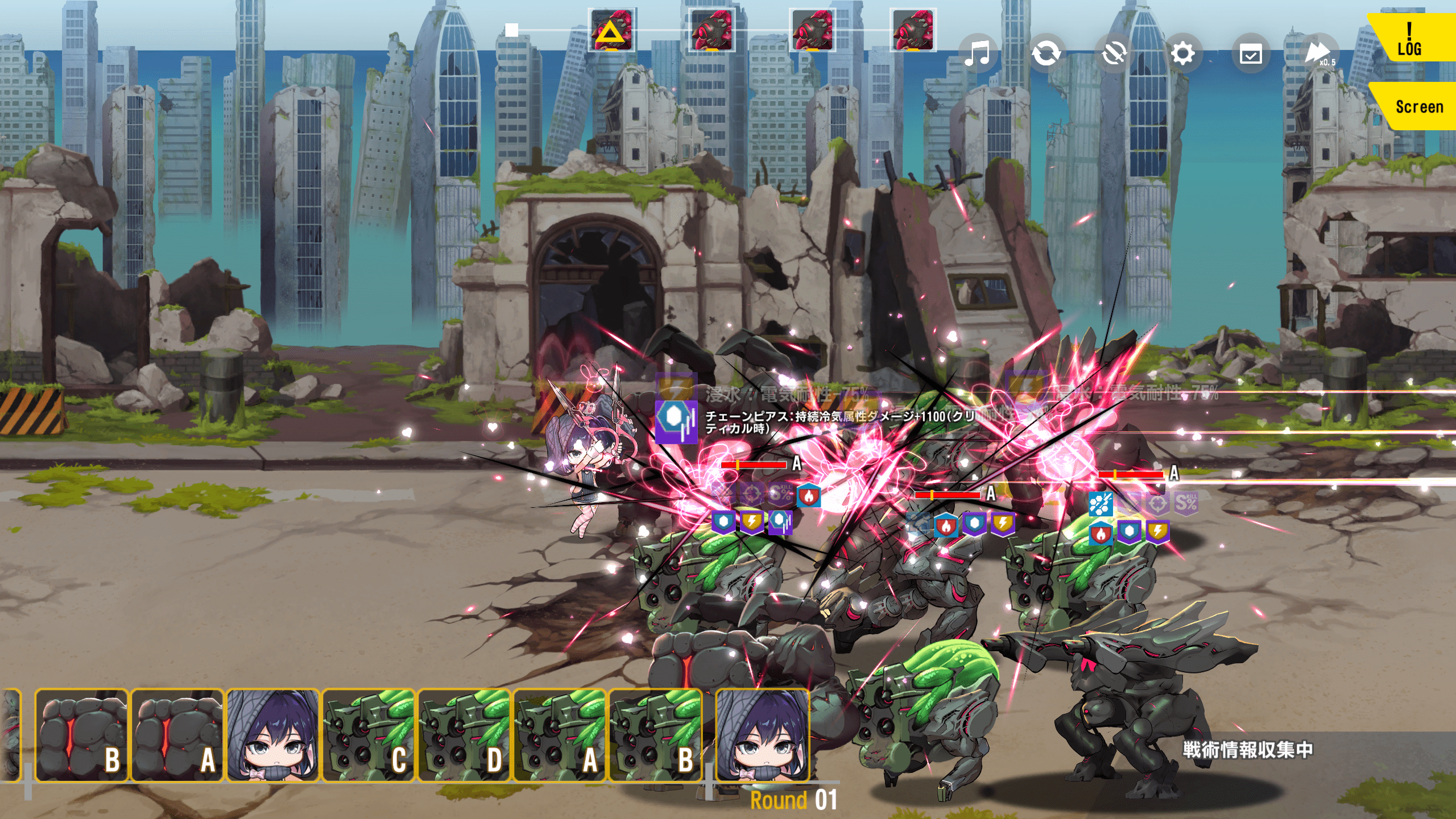Choose the green enemy C turn portrait
Screen dimensions: 1456x819
[x=369, y=735]
